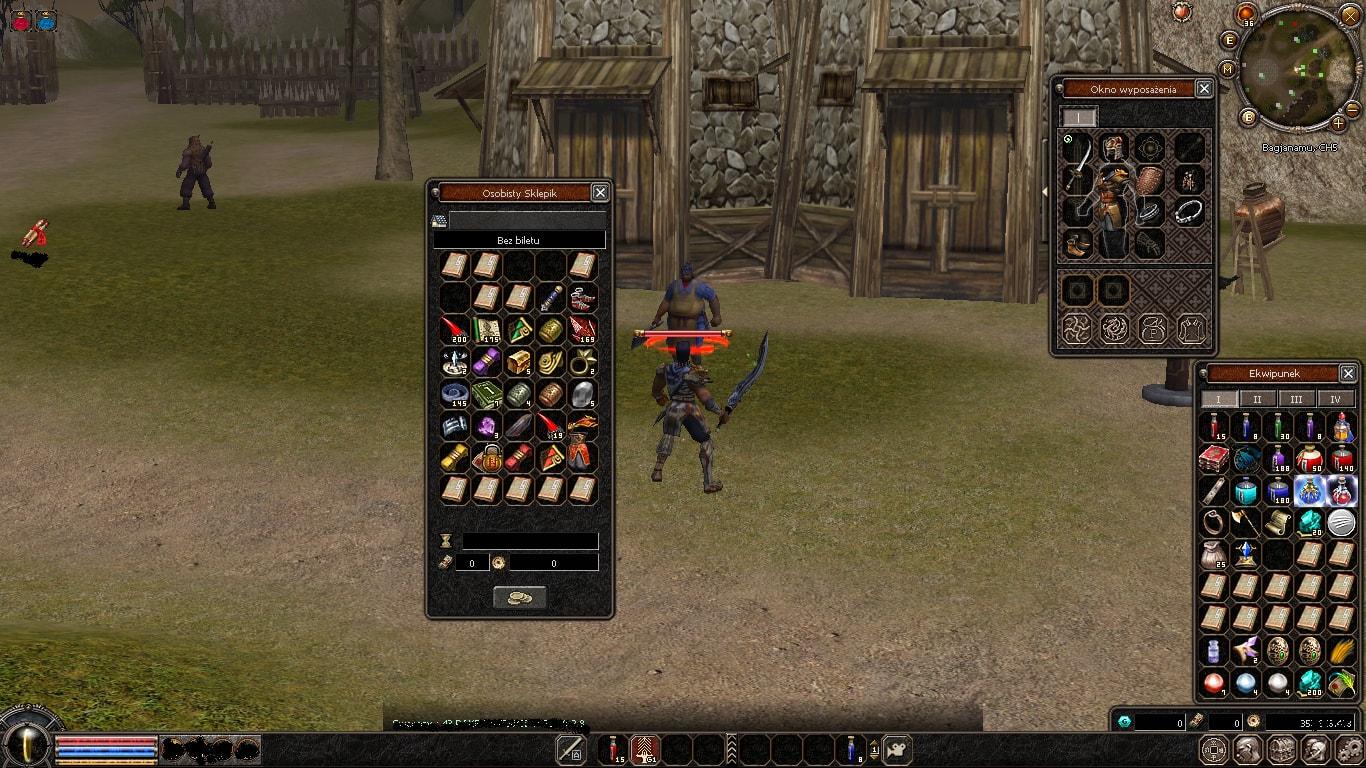Close the Osobisty Sklepik shop window

click(x=600, y=193)
